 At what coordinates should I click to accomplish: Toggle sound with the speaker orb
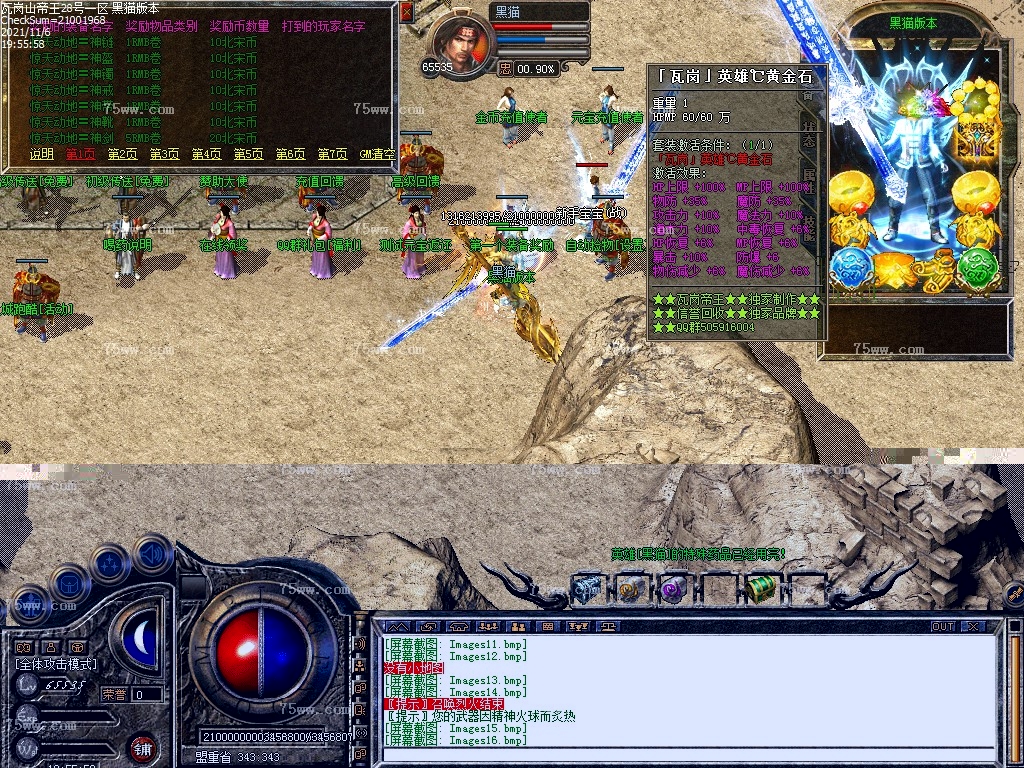coord(153,553)
